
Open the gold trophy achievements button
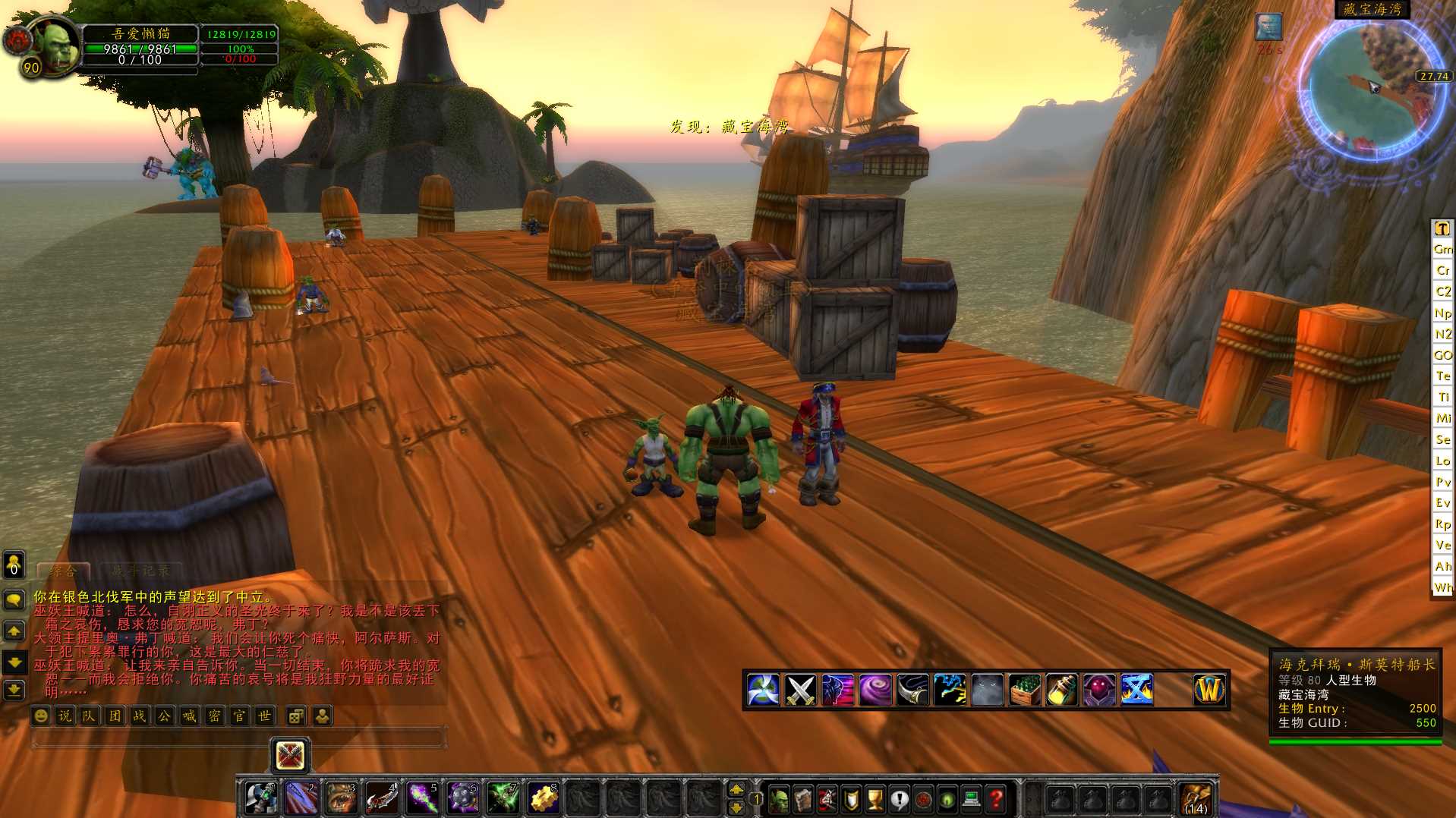875,799
